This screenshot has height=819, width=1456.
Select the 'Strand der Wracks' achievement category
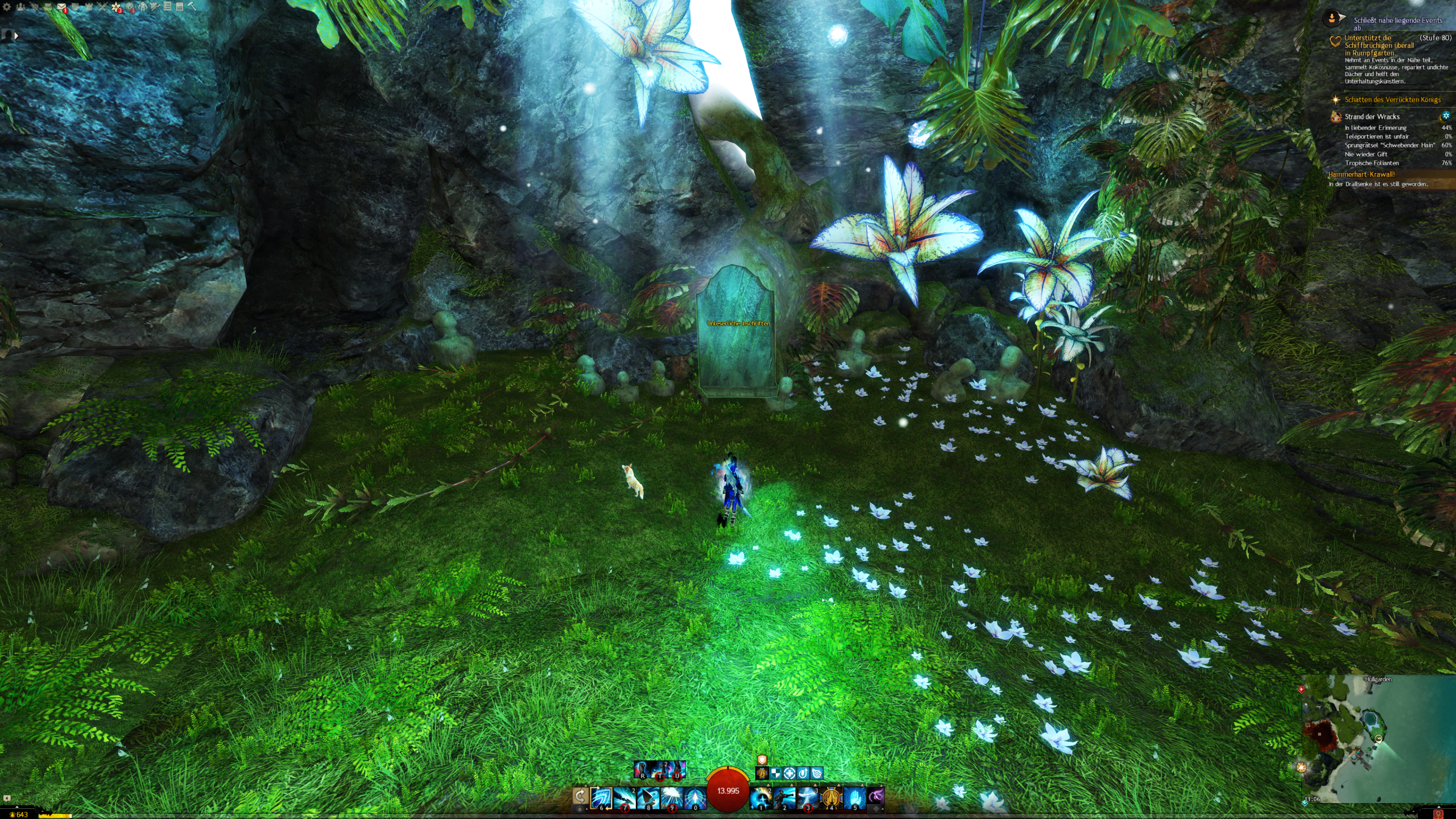(x=1372, y=117)
